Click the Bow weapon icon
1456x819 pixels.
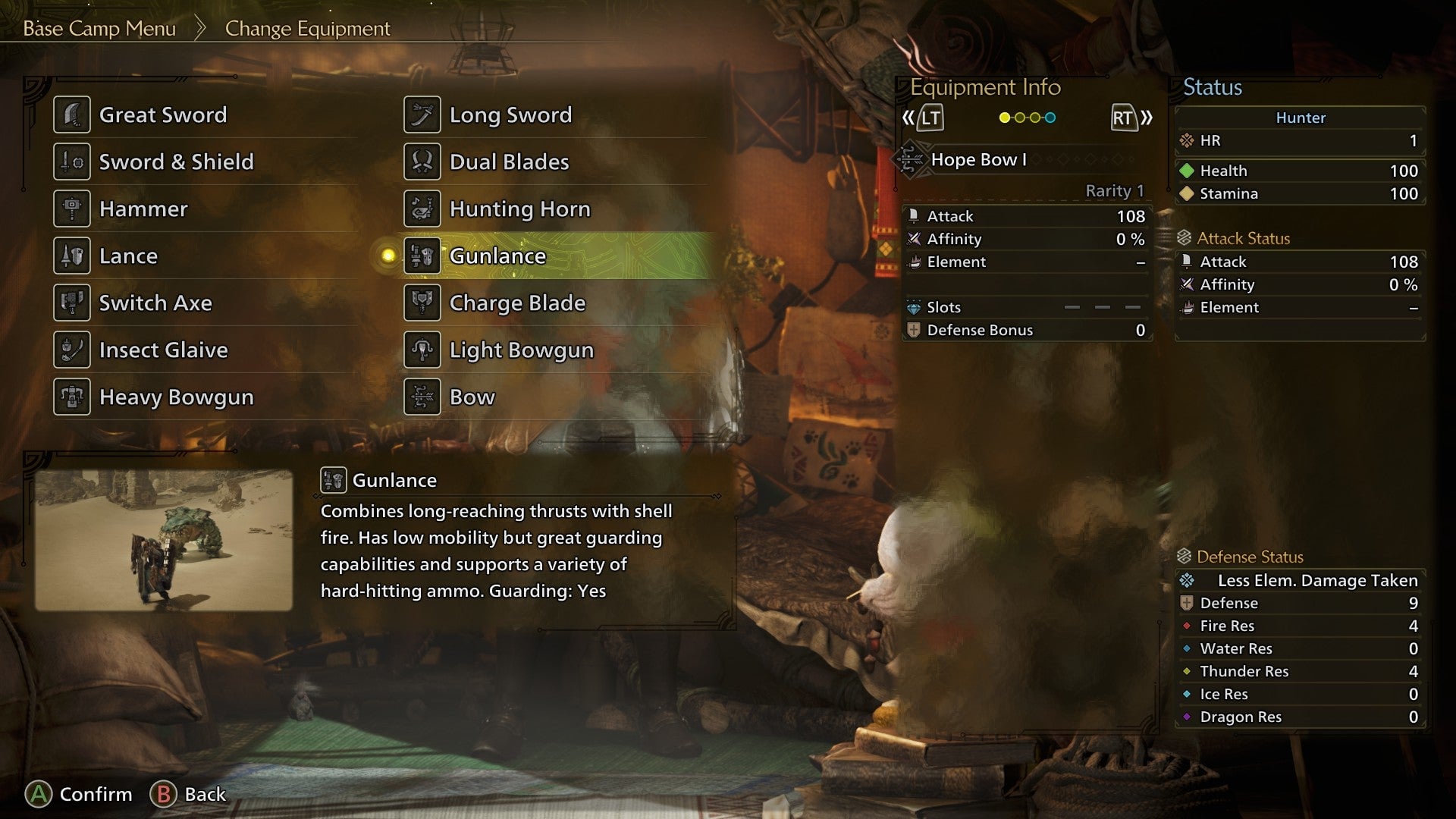click(x=422, y=397)
